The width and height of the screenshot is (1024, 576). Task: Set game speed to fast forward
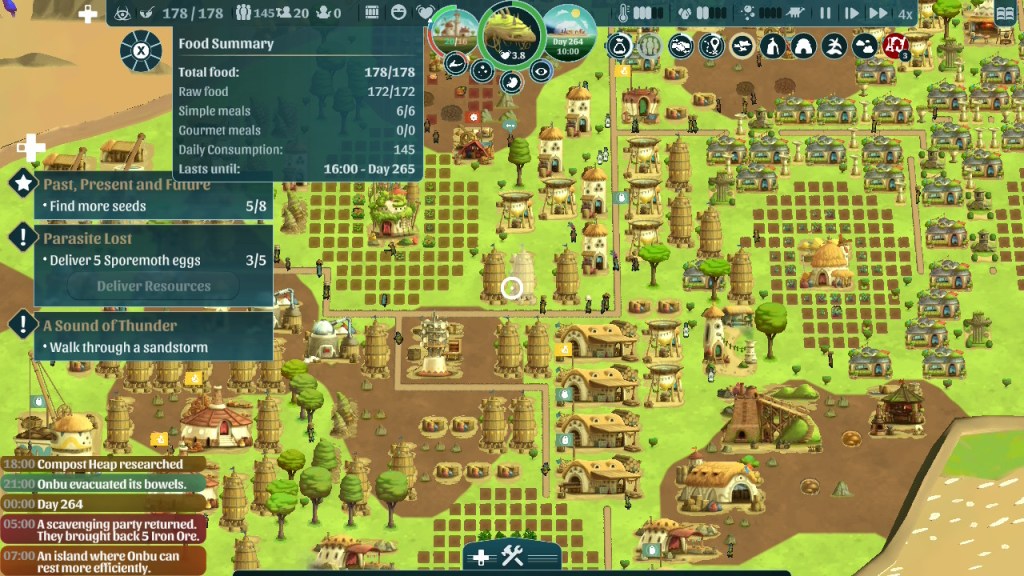pyautogui.click(x=877, y=14)
